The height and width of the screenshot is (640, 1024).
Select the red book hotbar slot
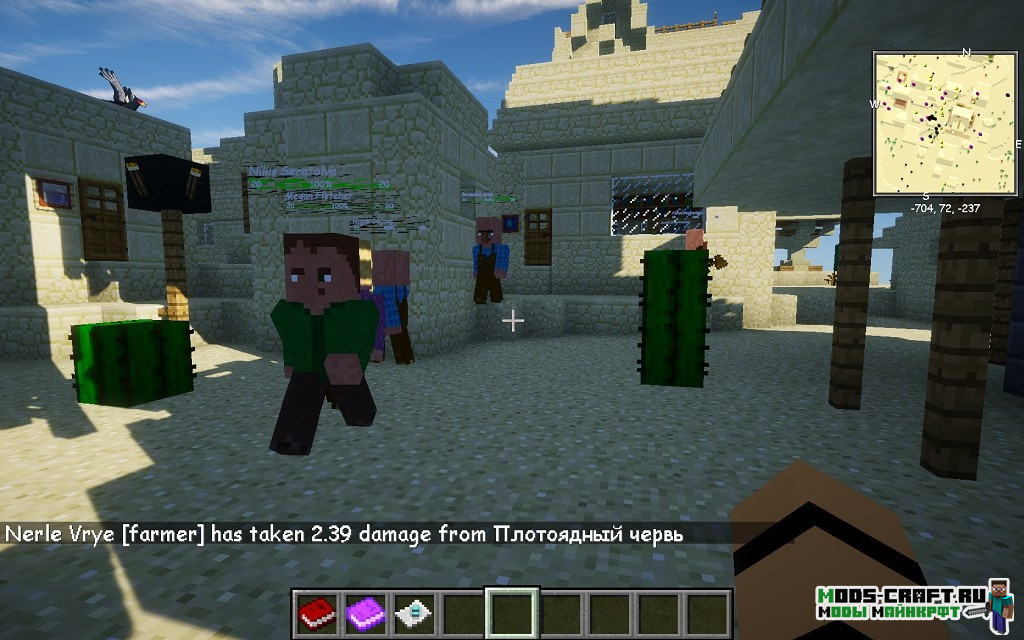[317, 612]
